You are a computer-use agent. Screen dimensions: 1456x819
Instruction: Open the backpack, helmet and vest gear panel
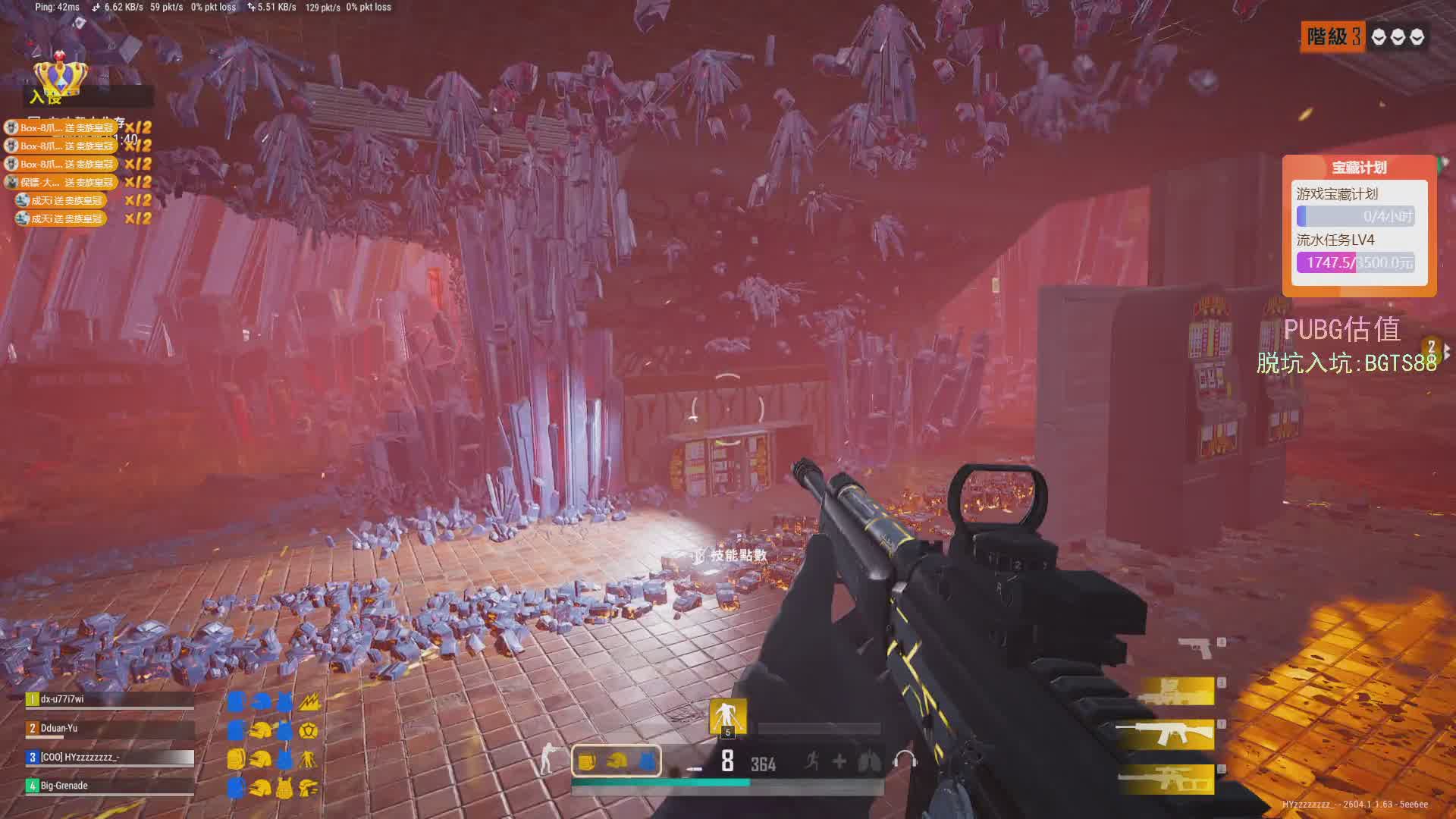point(616,761)
